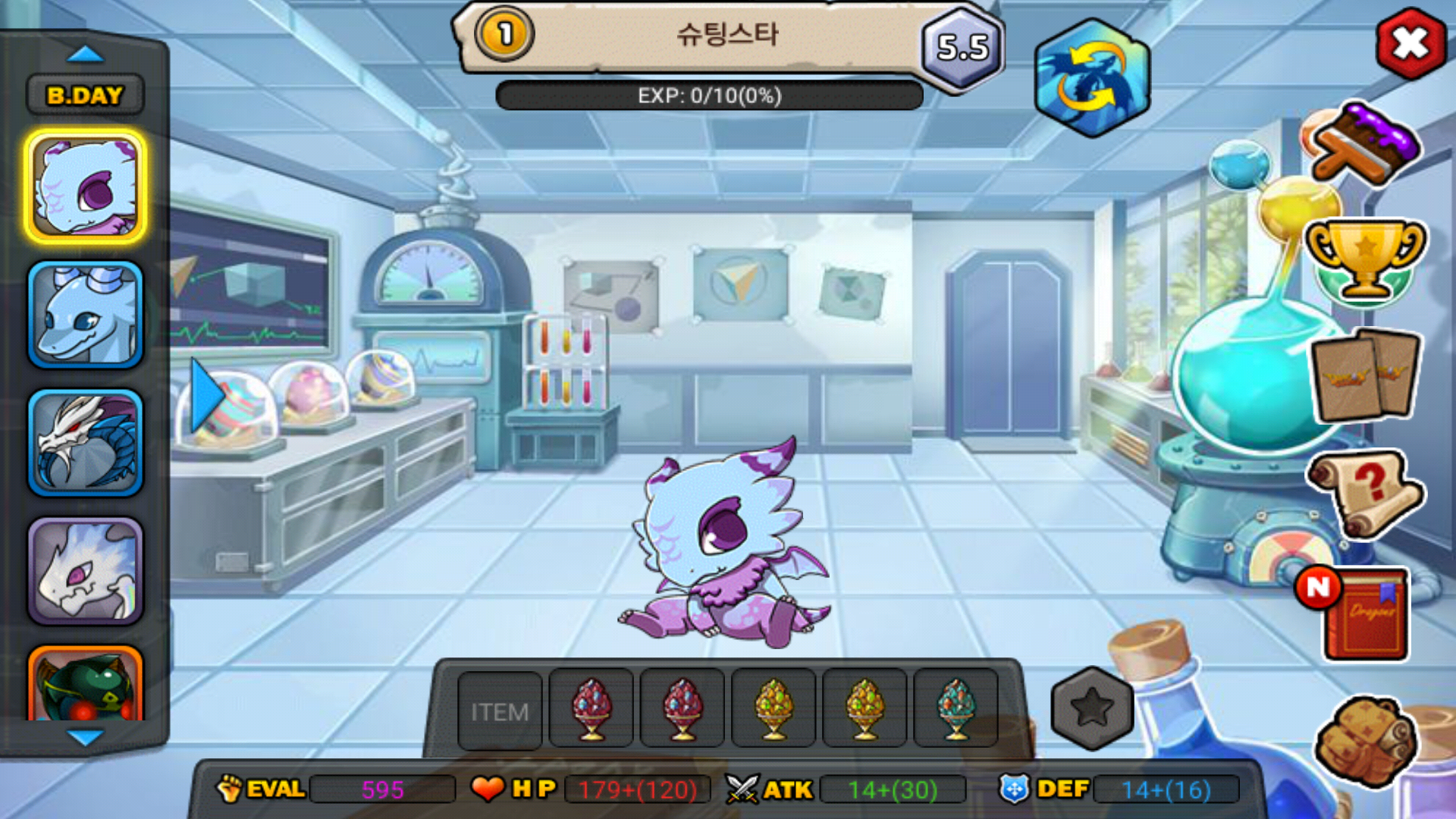This screenshot has height=819, width=1456.
Task: Click the blue play arrow on left
Action: coord(206,396)
